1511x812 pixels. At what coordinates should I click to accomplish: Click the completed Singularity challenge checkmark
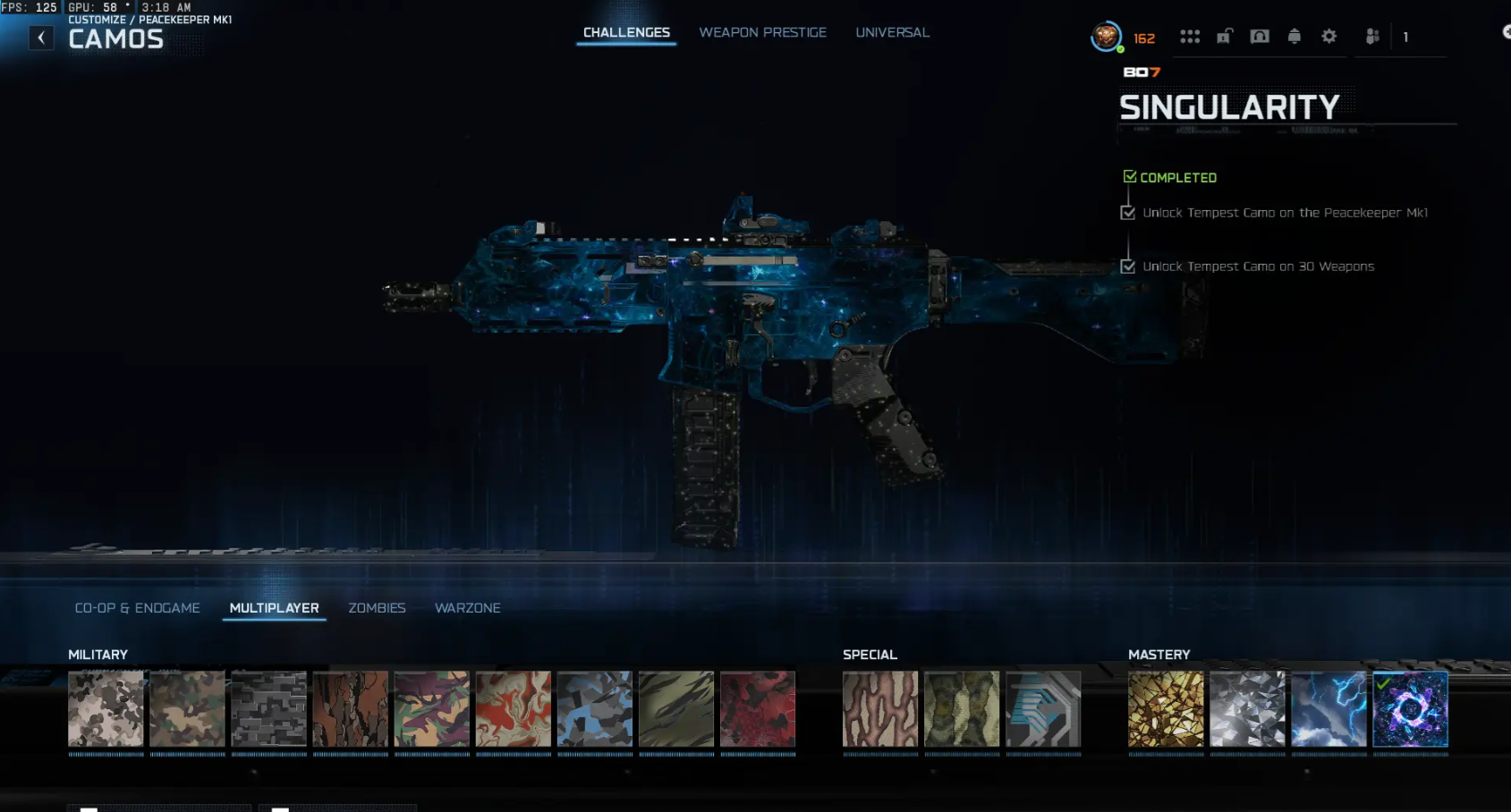click(1129, 175)
